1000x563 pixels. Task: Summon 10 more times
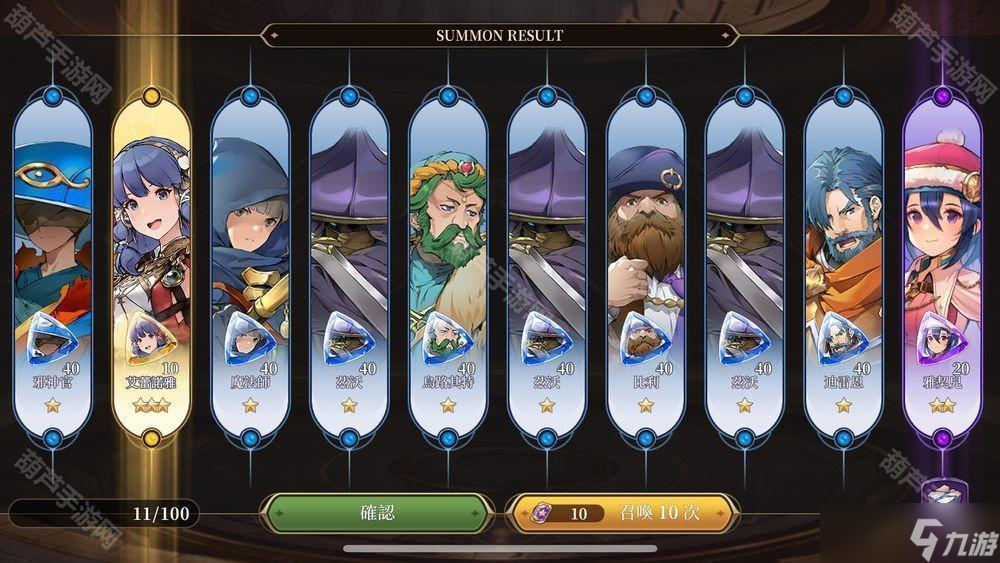[x=622, y=513]
